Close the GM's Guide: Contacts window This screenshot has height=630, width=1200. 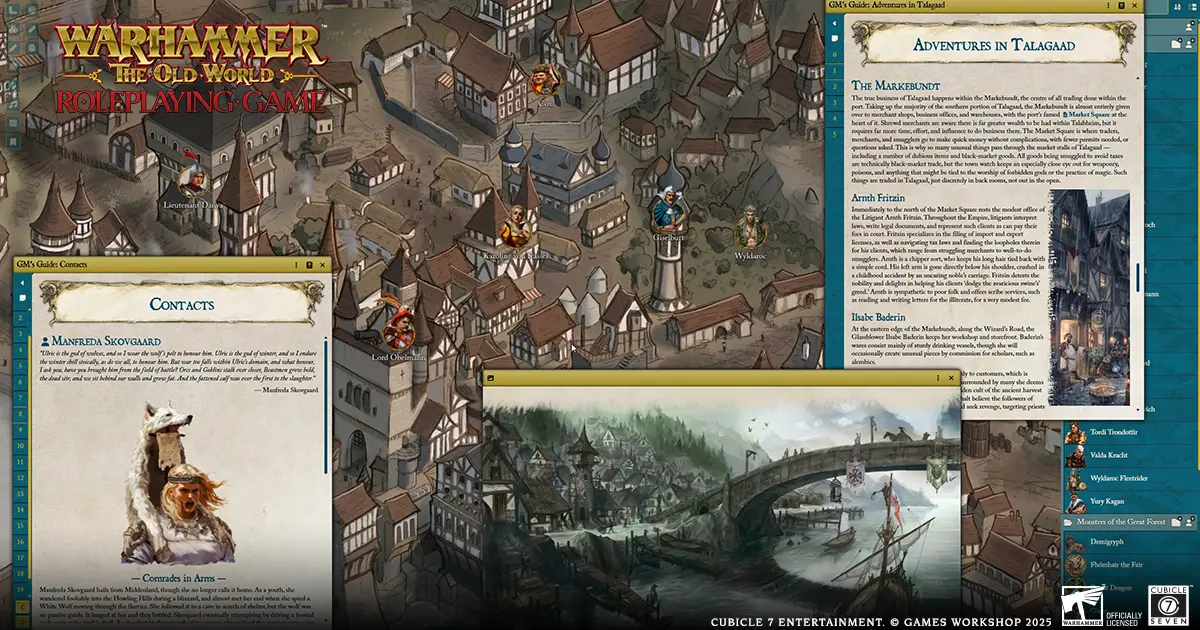point(323,265)
